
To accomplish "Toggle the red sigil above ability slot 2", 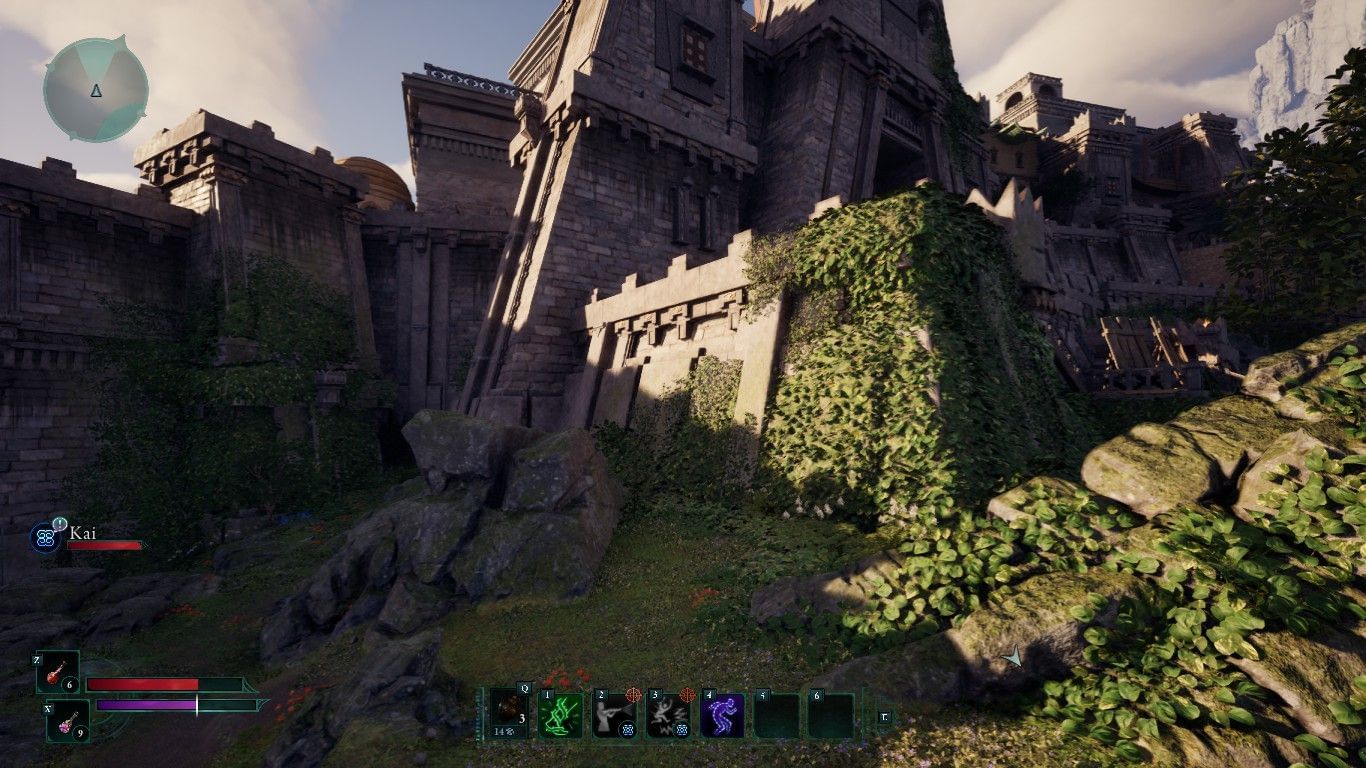I will tap(632, 696).
